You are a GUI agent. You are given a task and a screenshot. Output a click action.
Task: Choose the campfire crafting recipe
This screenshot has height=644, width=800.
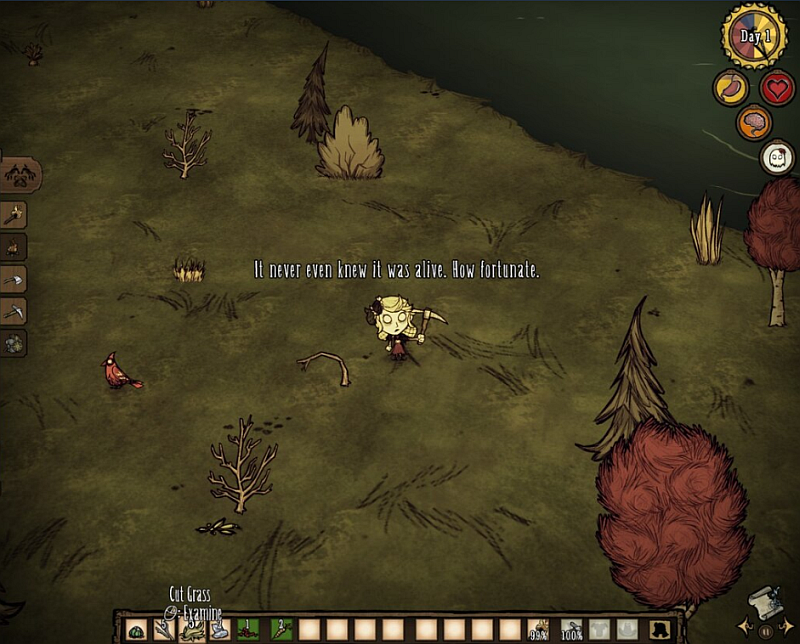(x=15, y=247)
